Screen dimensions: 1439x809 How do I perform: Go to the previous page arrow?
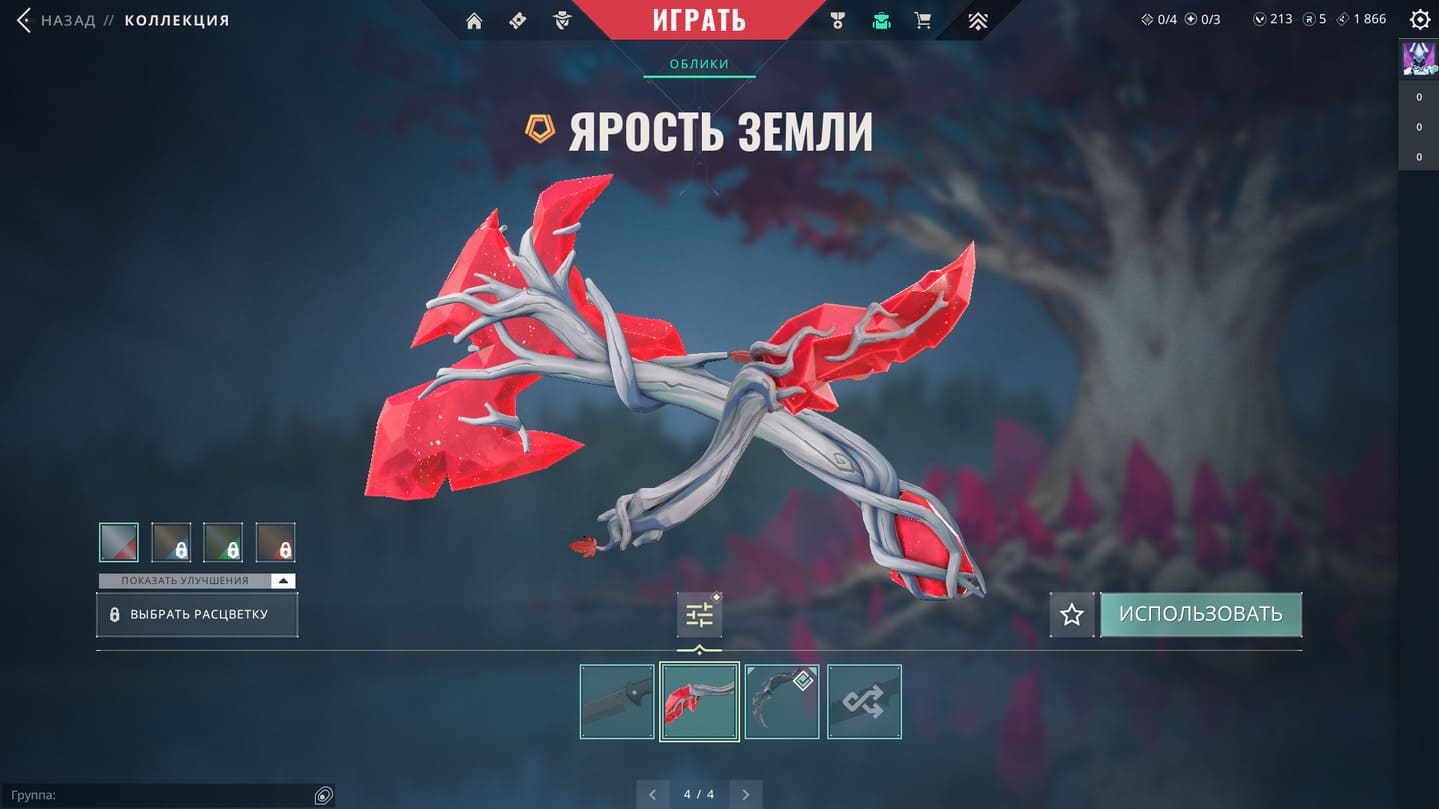pos(653,795)
